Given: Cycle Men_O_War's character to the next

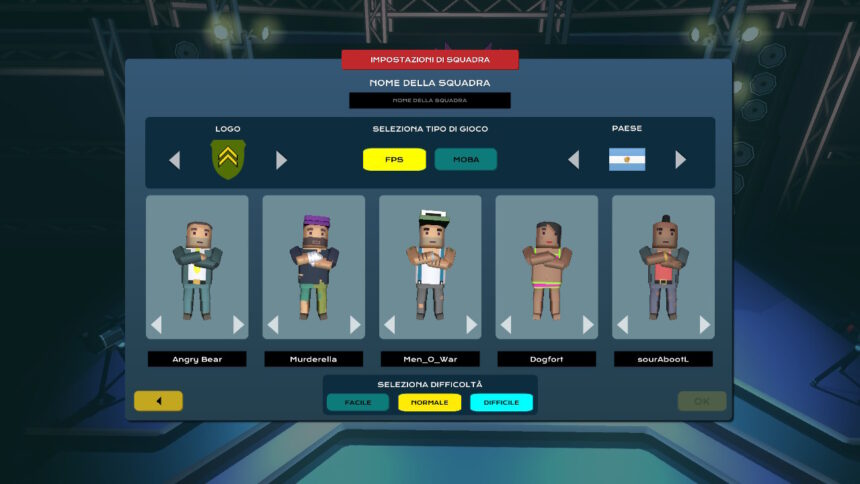Looking at the screenshot, I should tap(471, 325).
